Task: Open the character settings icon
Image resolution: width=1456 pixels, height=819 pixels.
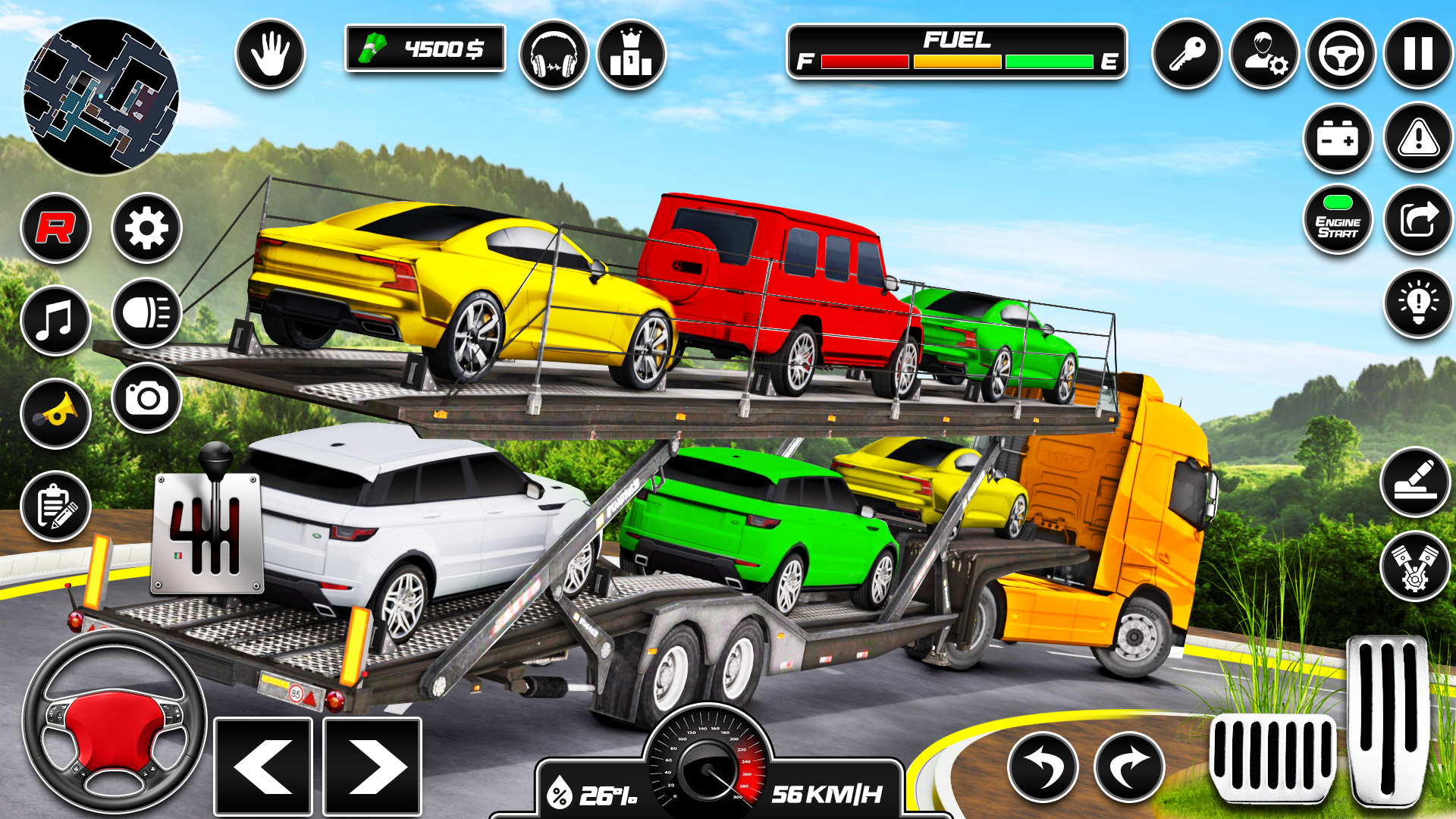Action: click(1265, 54)
